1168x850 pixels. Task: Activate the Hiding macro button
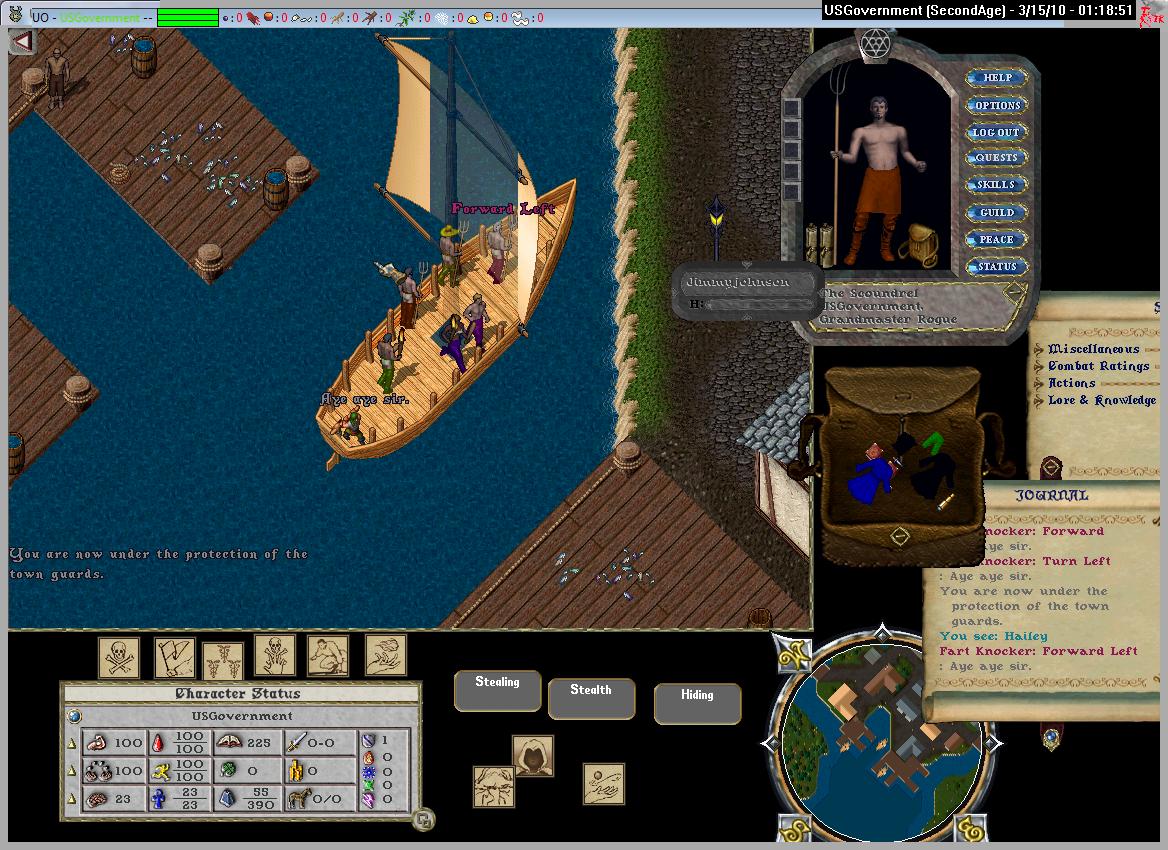pyautogui.click(x=697, y=703)
